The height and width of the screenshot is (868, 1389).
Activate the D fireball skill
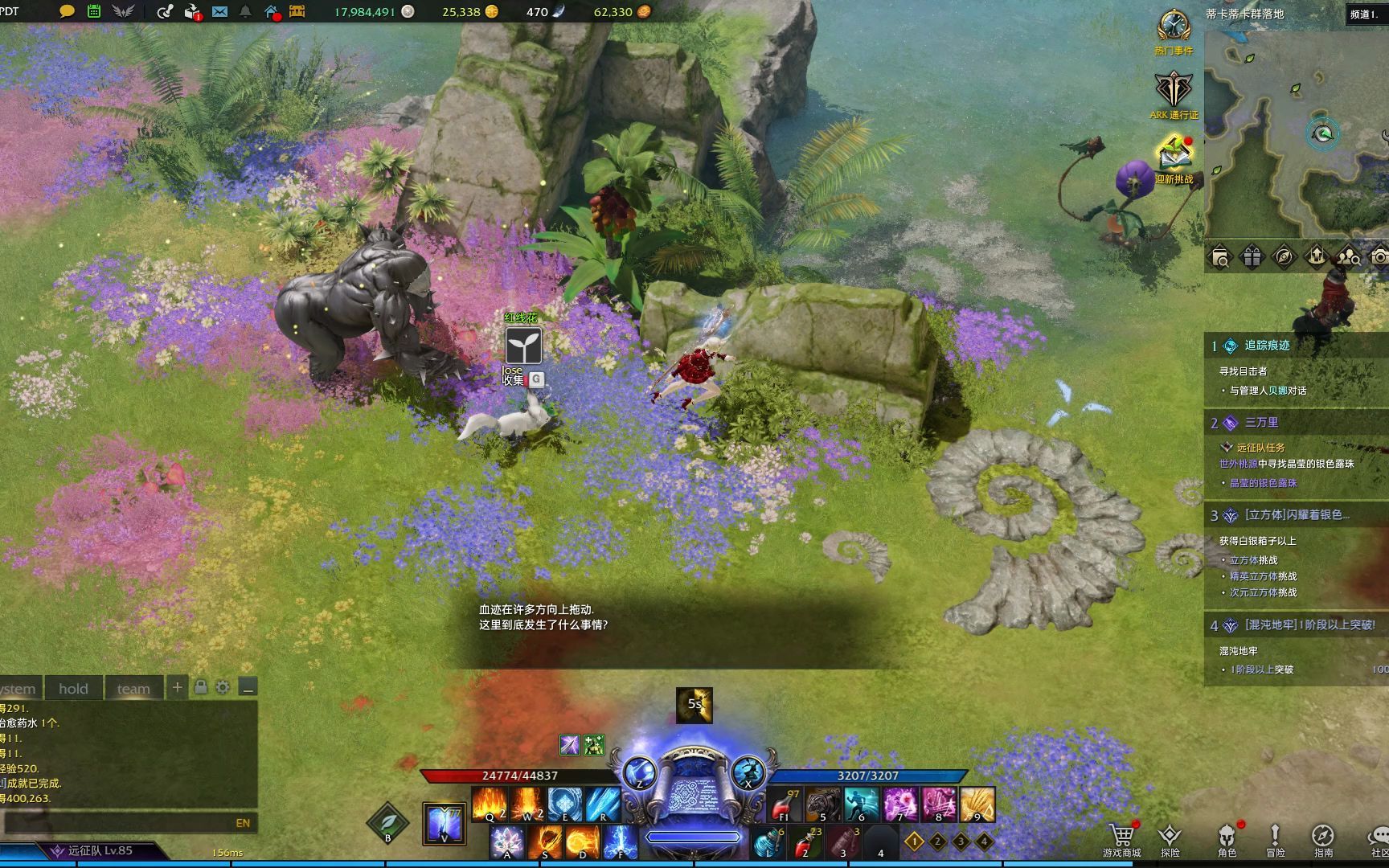pyautogui.click(x=582, y=843)
